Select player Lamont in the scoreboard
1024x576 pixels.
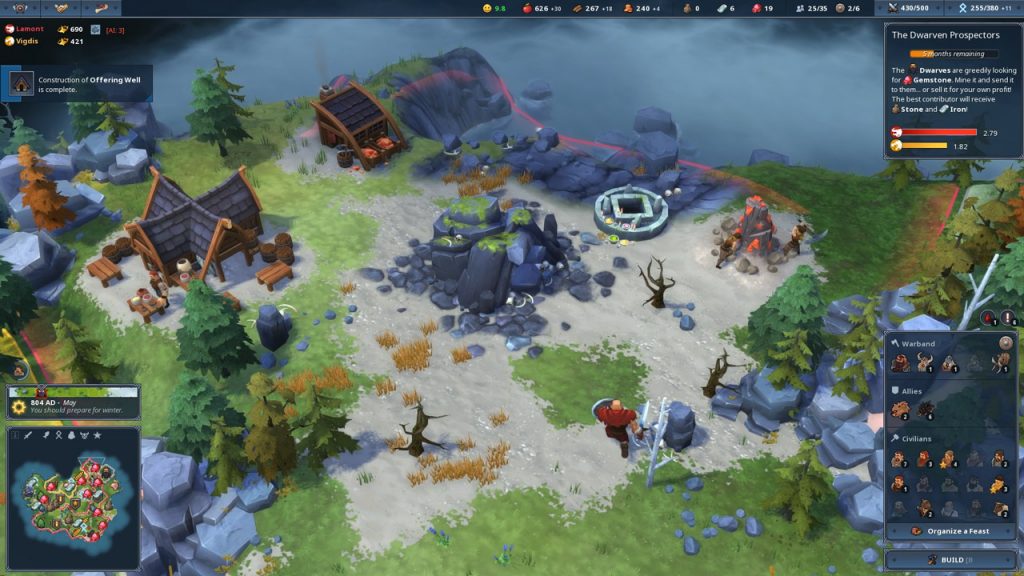click(30, 29)
